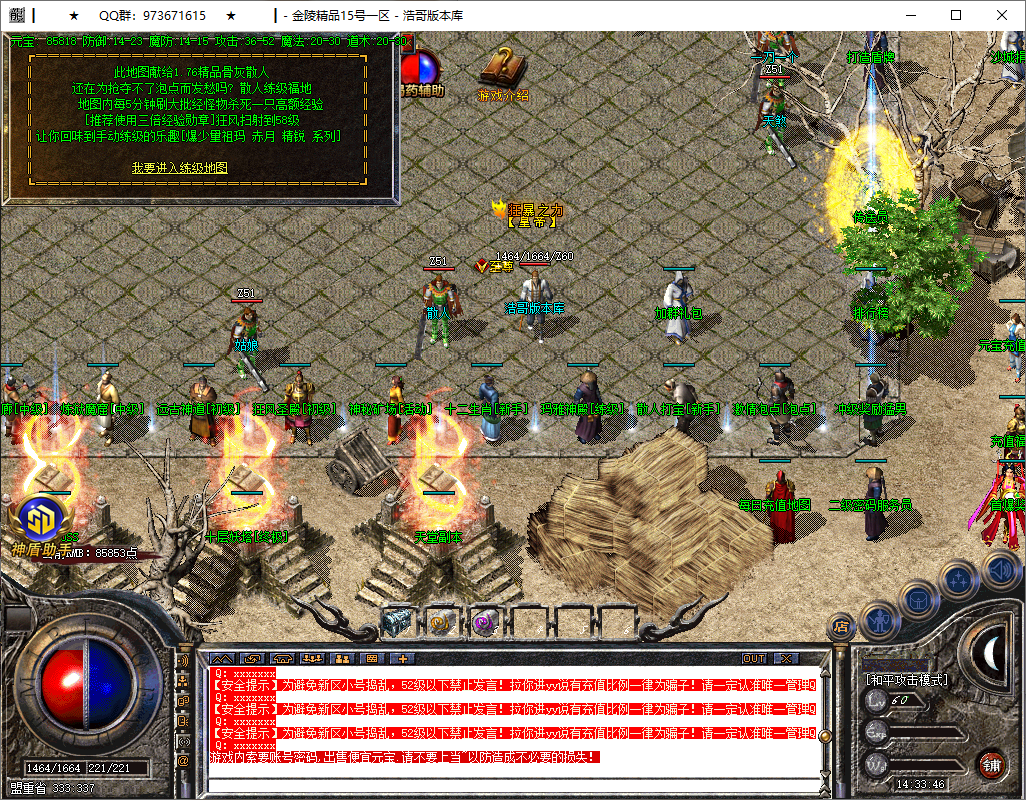Use the purple swirl scroll in hotbar
This screenshot has width=1026, height=800.
pos(484,622)
